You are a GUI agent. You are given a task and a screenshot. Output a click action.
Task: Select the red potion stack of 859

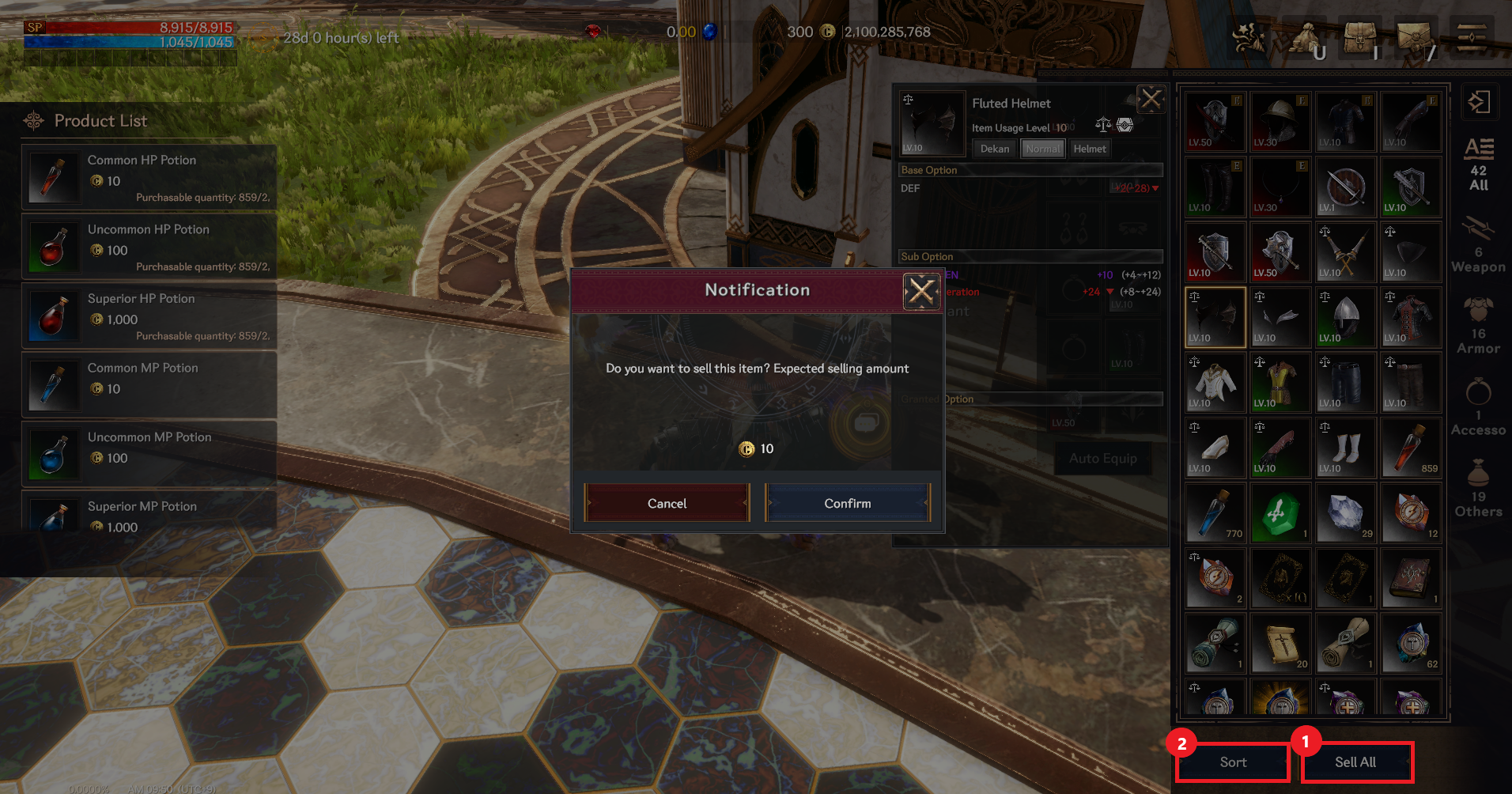pyautogui.click(x=1411, y=448)
